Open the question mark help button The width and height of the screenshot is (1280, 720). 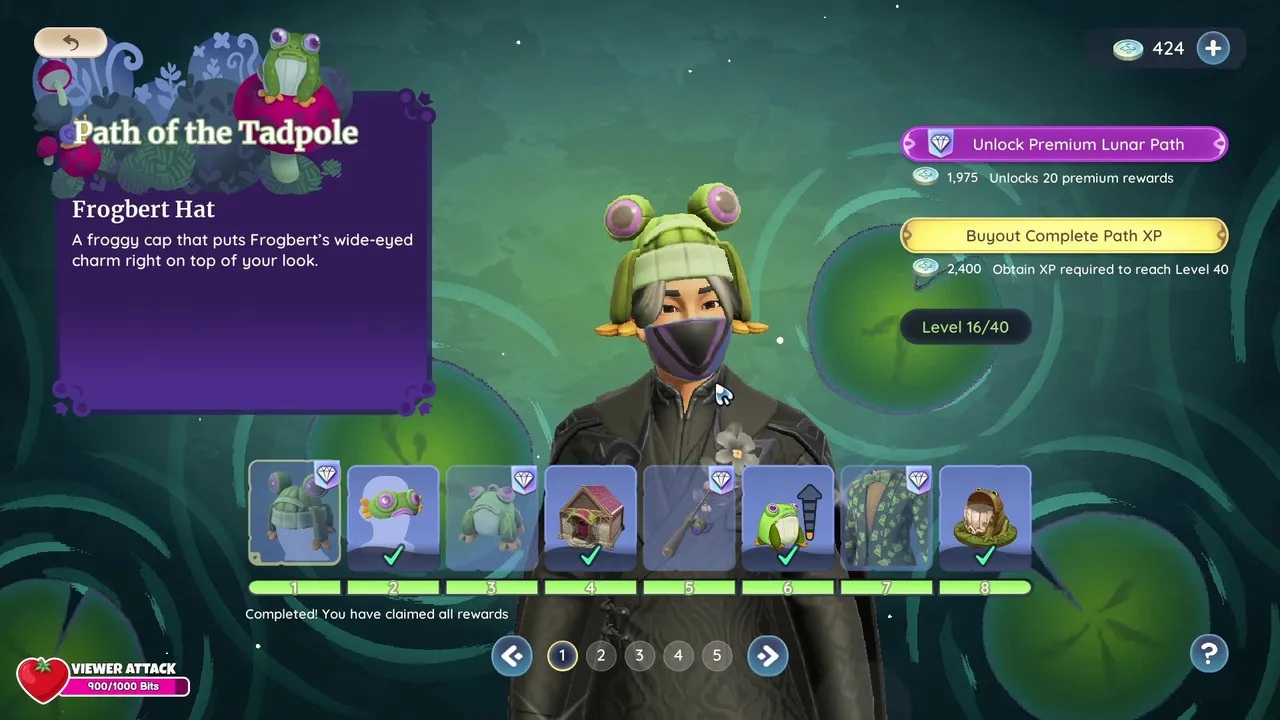pos(1209,654)
